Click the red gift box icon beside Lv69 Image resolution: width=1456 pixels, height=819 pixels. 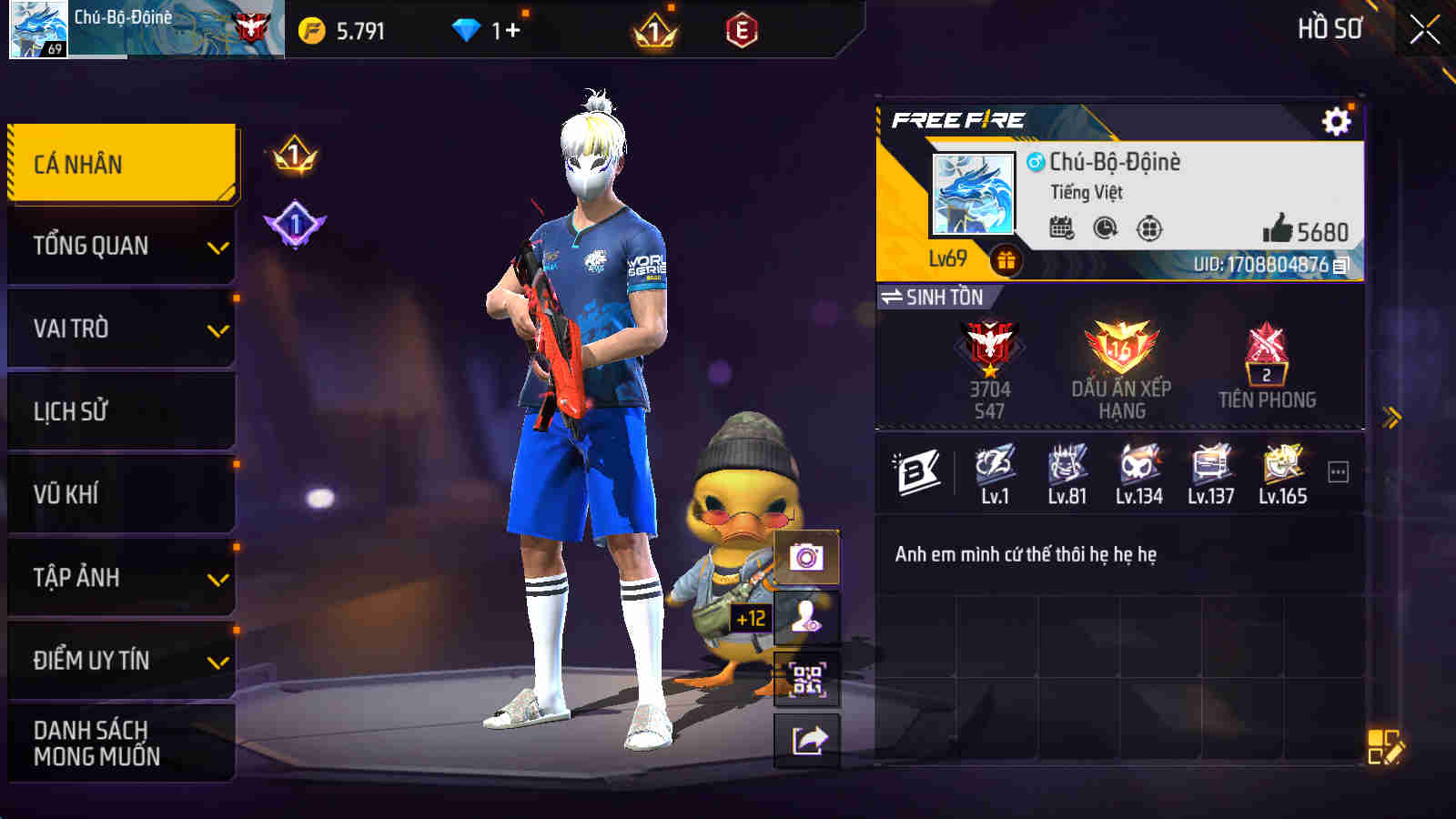point(1006,262)
